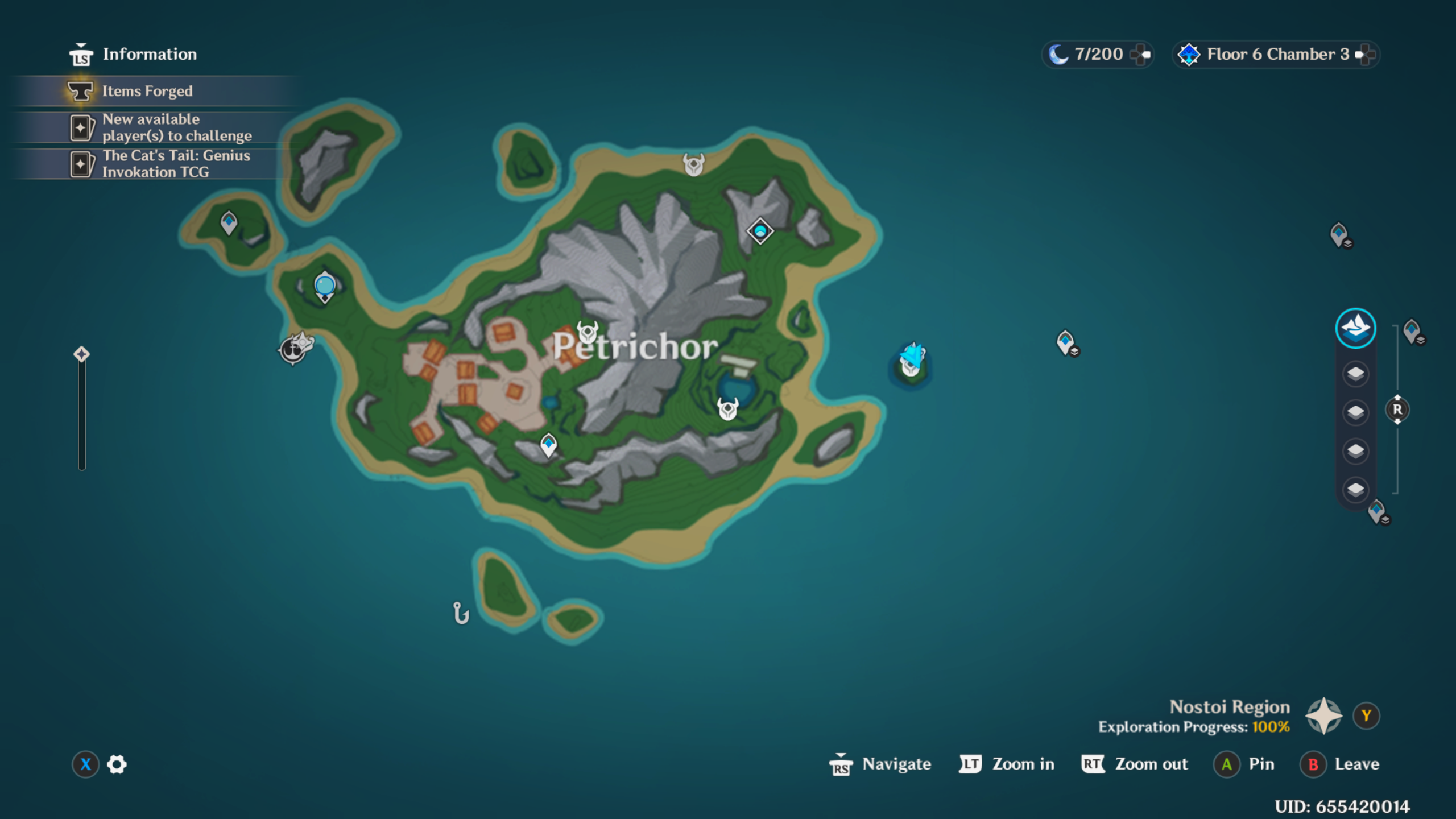The image size is (1456, 819).
Task: Open the map settings gear
Action: click(117, 764)
